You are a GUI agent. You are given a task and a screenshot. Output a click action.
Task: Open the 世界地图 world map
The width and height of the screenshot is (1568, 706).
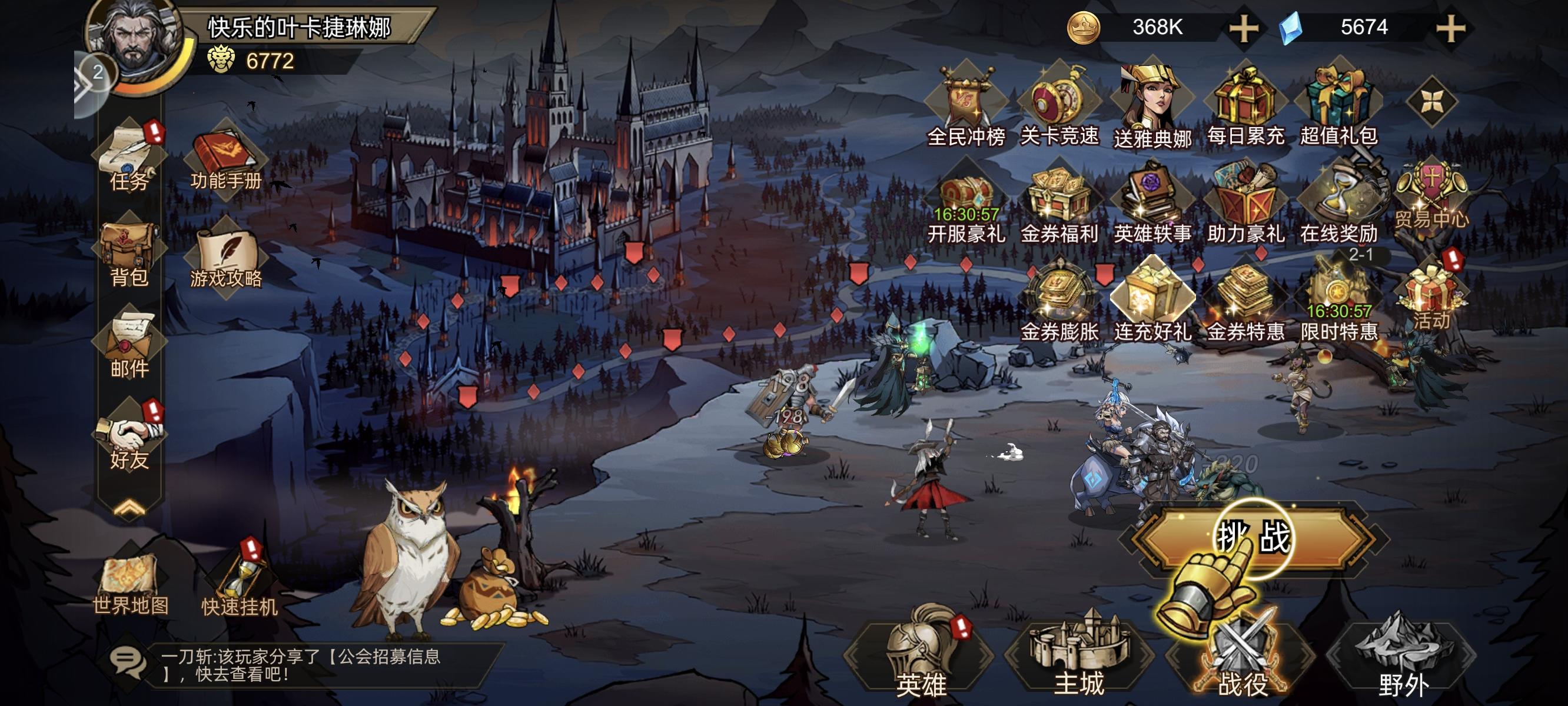click(x=129, y=584)
